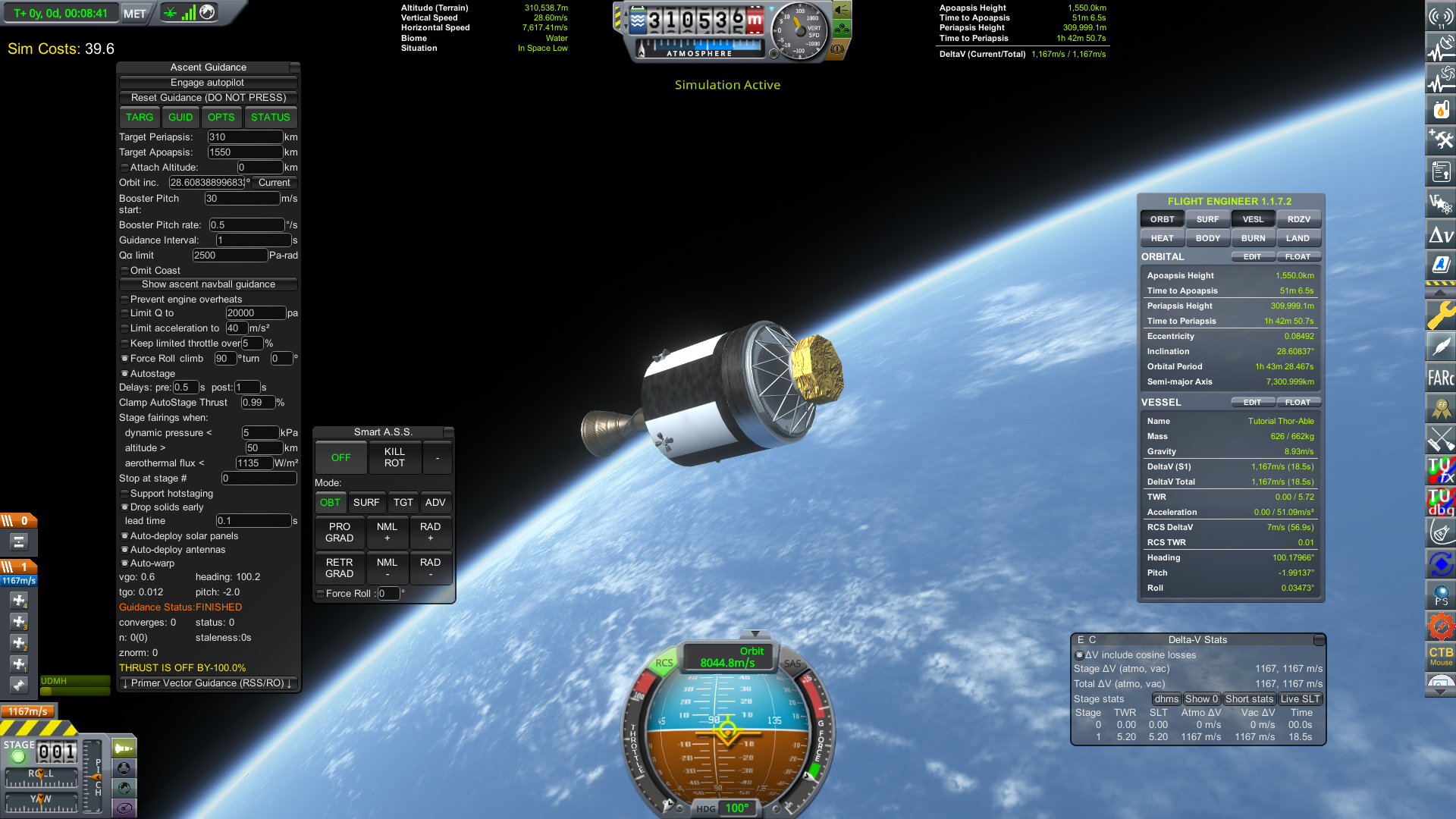Choose PRO GRAD orientation

pyautogui.click(x=339, y=532)
